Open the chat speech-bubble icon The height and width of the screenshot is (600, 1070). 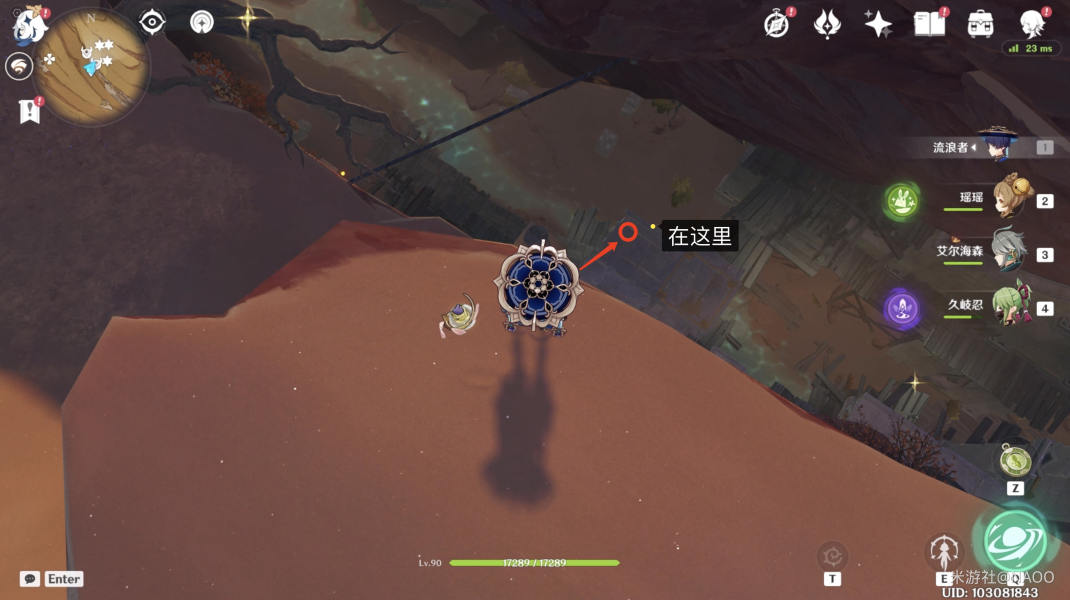coord(30,579)
